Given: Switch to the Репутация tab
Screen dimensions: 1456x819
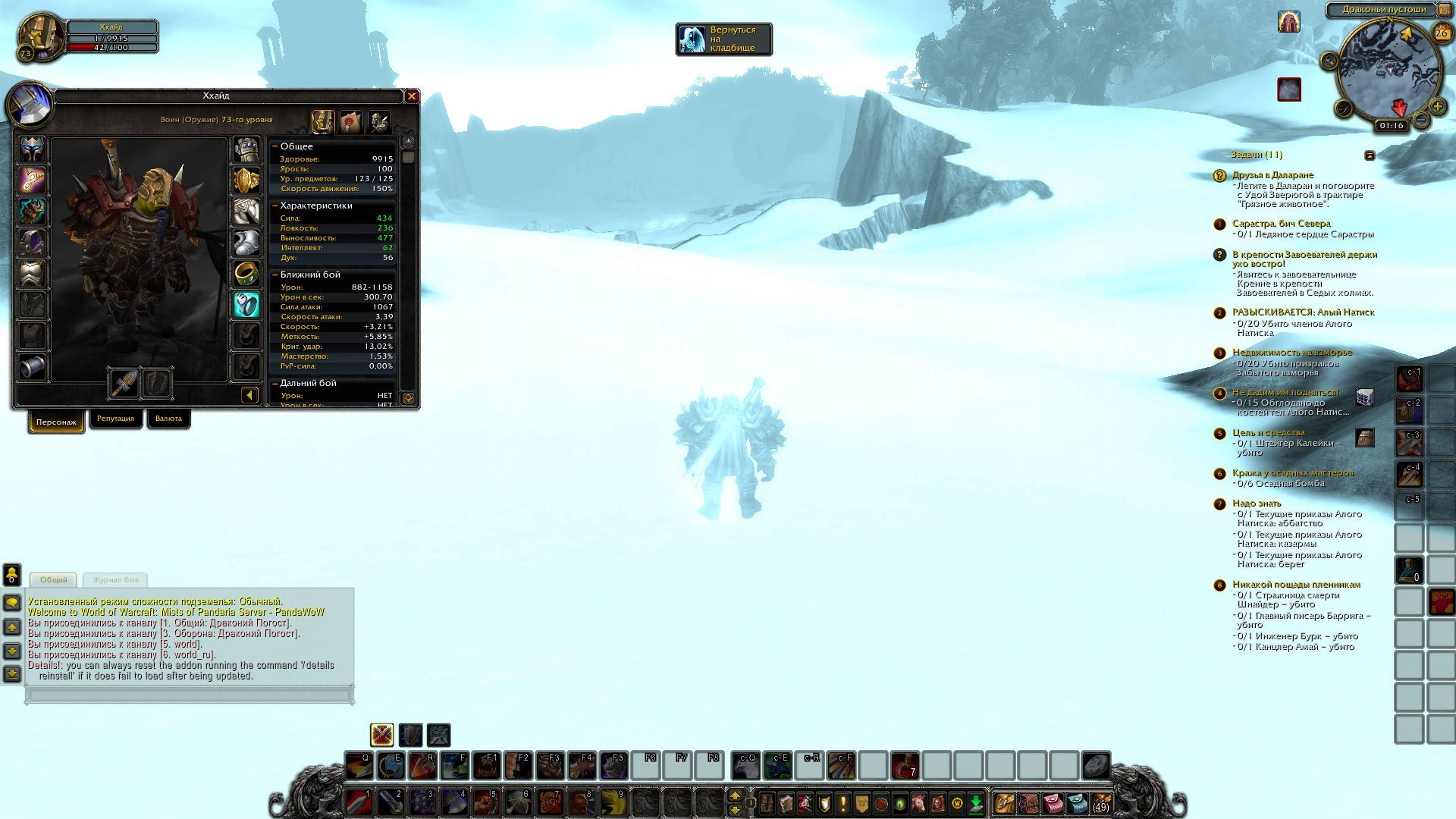Looking at the screenshot, I should click(x=115, y=419).
